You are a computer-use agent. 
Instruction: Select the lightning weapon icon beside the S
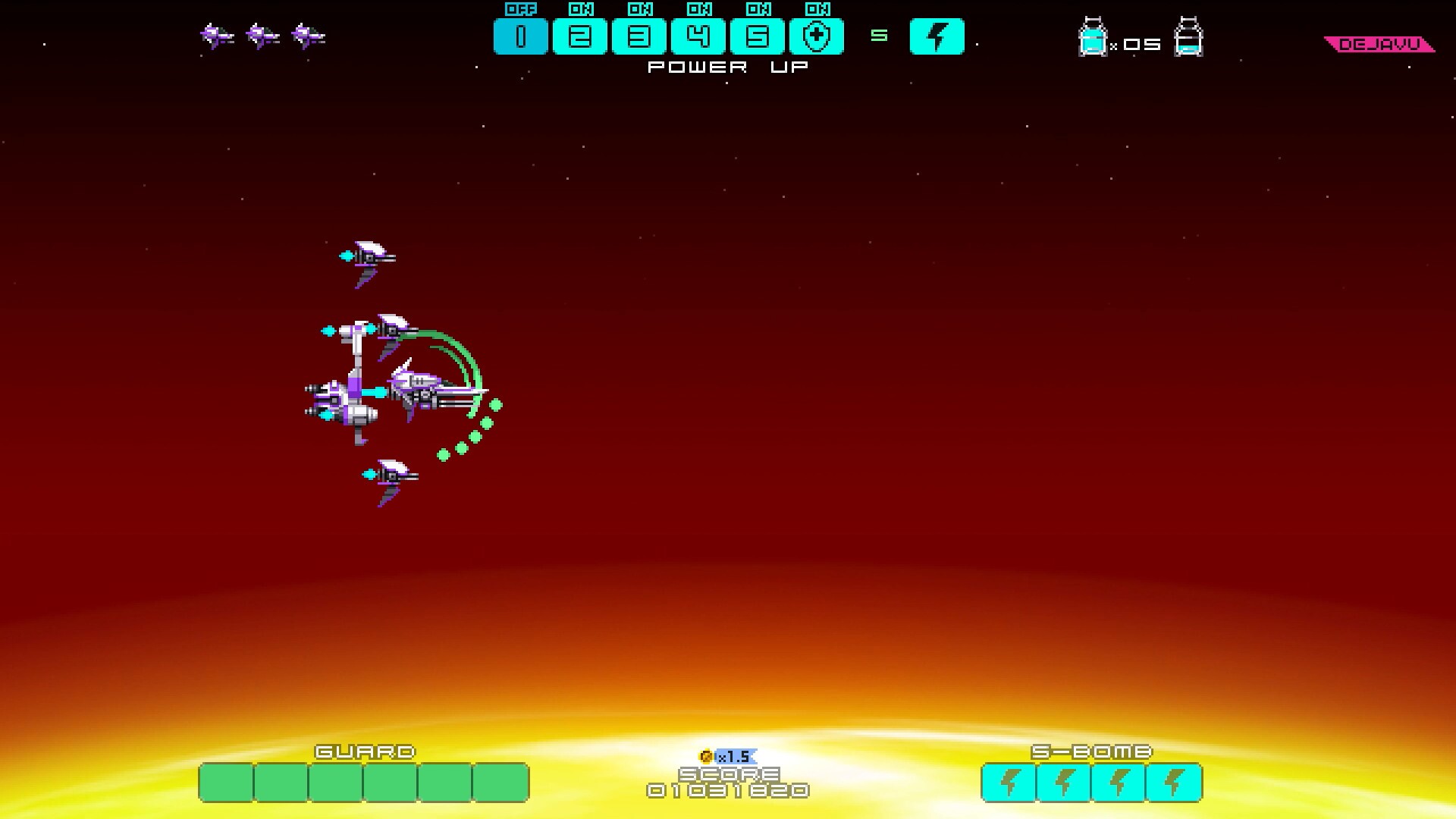937,35
